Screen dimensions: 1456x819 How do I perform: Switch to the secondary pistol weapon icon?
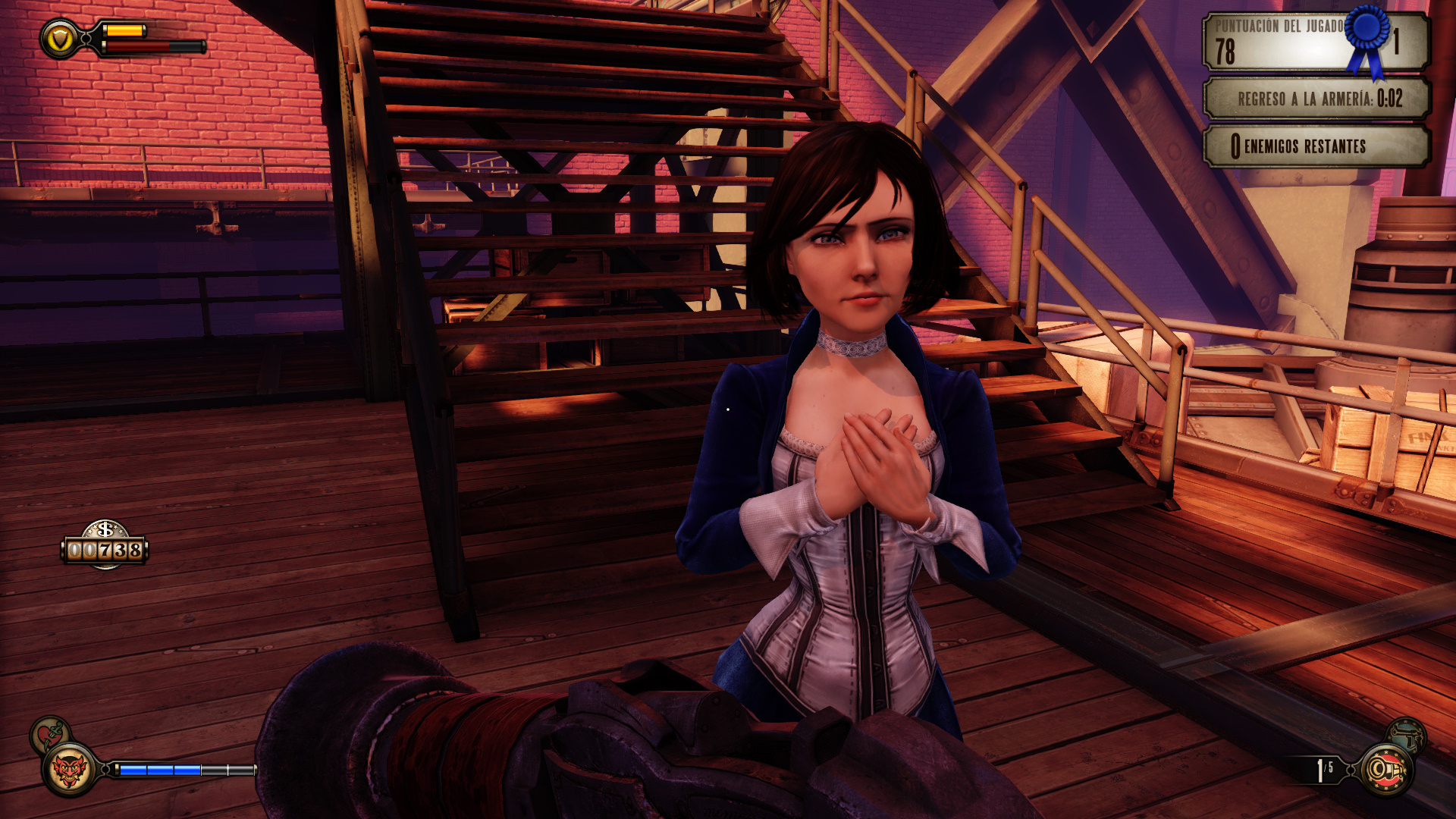[x=1407, y=735]
